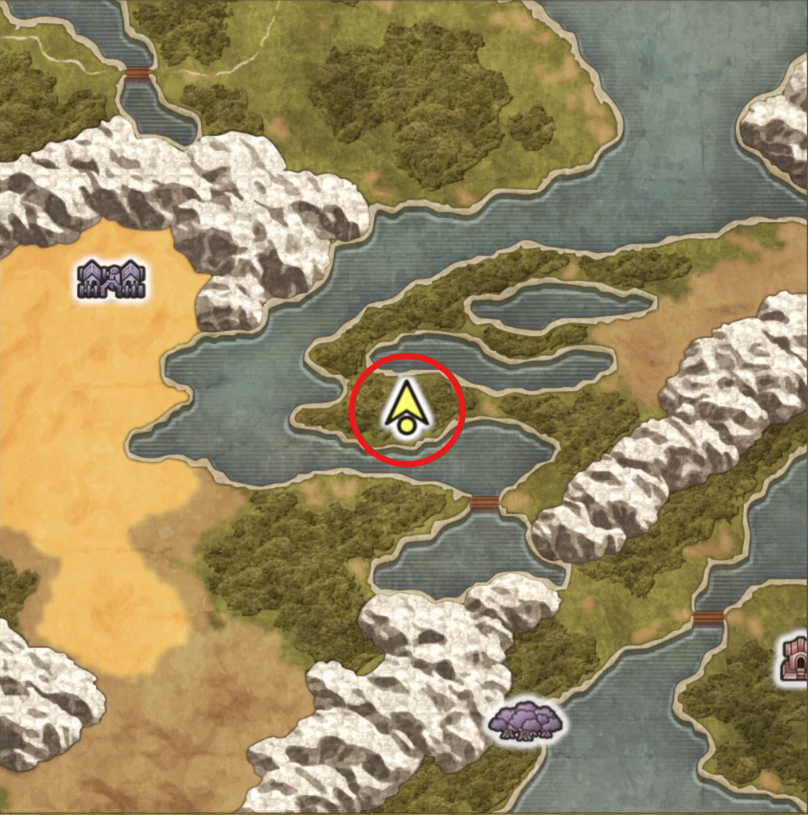The image size is (808, 815).
Task: Click the purple forest location marker
Action: 526,720
